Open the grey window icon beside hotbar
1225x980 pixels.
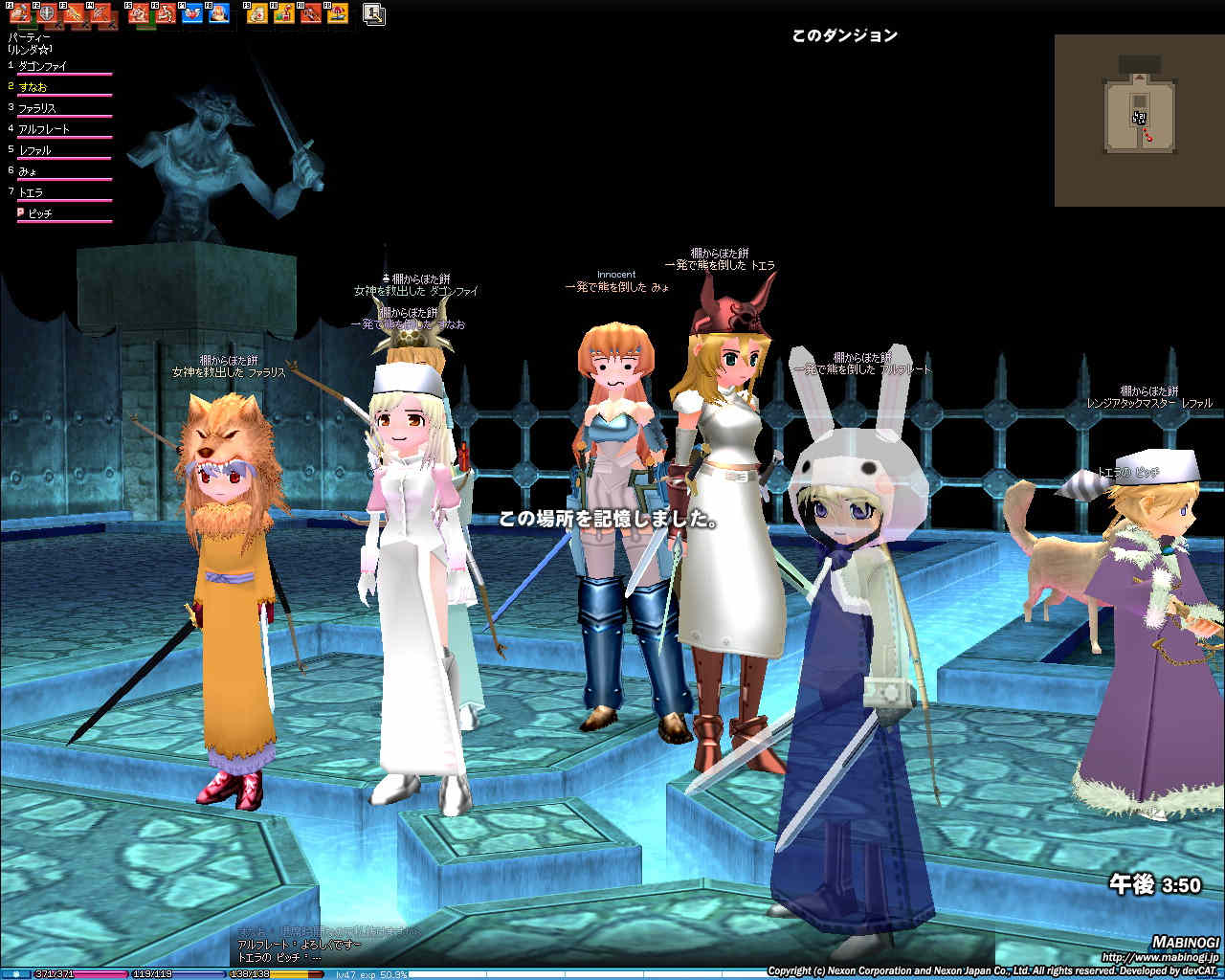[374, 13]
